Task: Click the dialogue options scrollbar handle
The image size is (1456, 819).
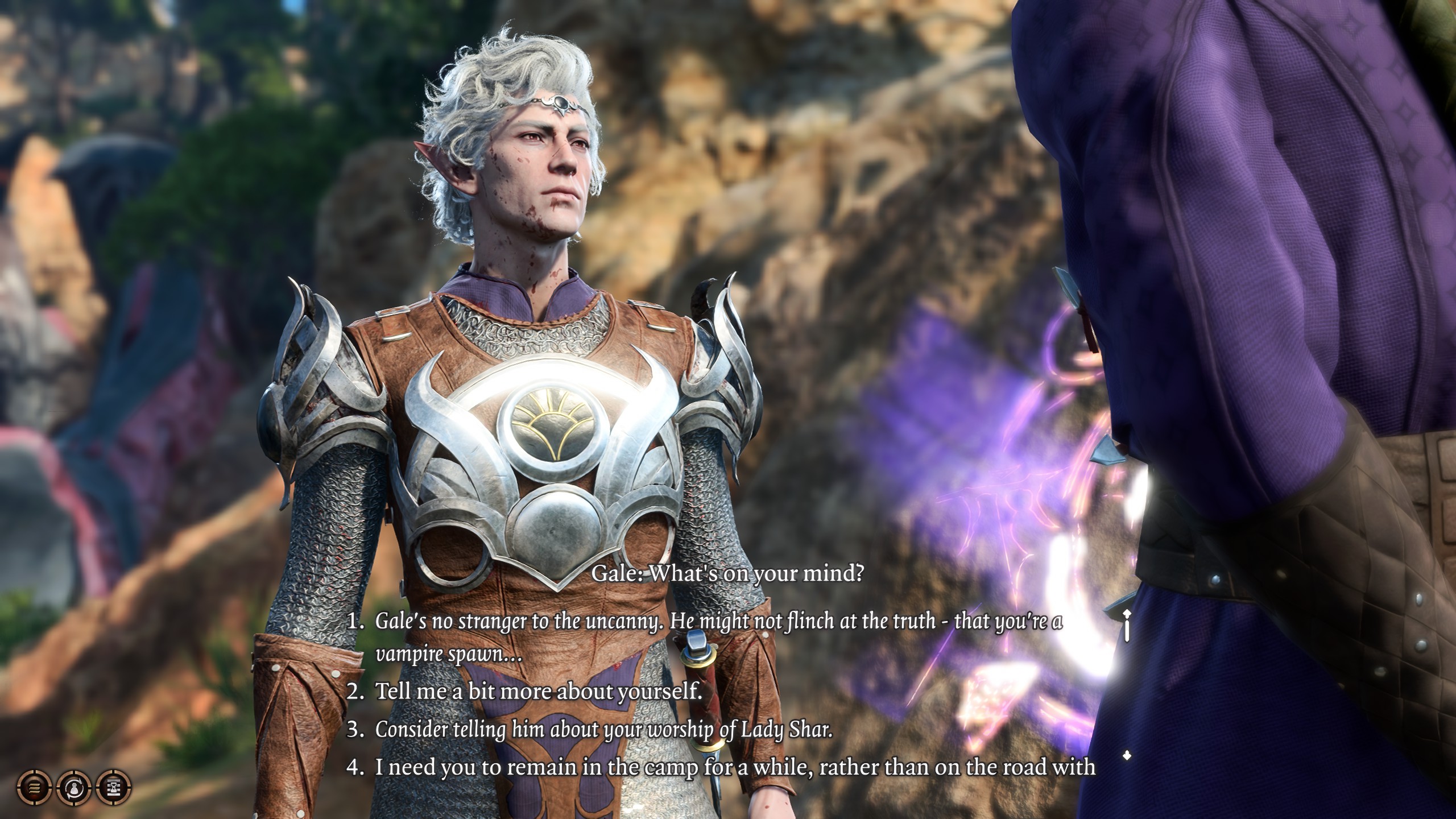Action: point(1127,624)
